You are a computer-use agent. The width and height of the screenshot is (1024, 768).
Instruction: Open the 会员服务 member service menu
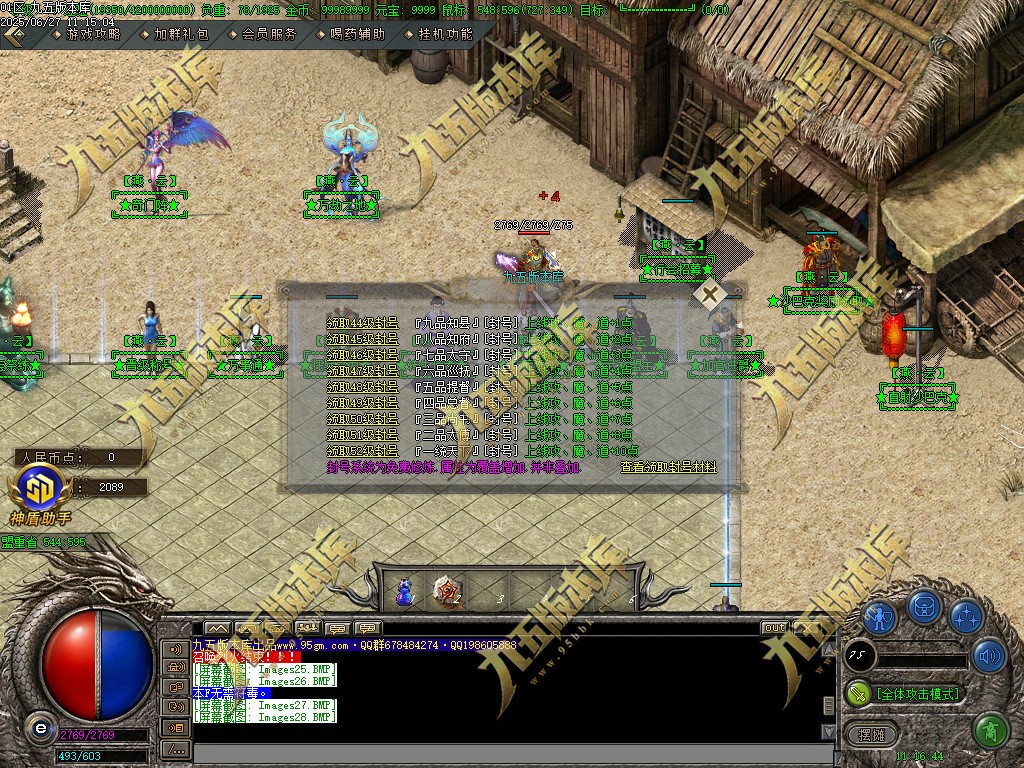(x=269, y=33)
